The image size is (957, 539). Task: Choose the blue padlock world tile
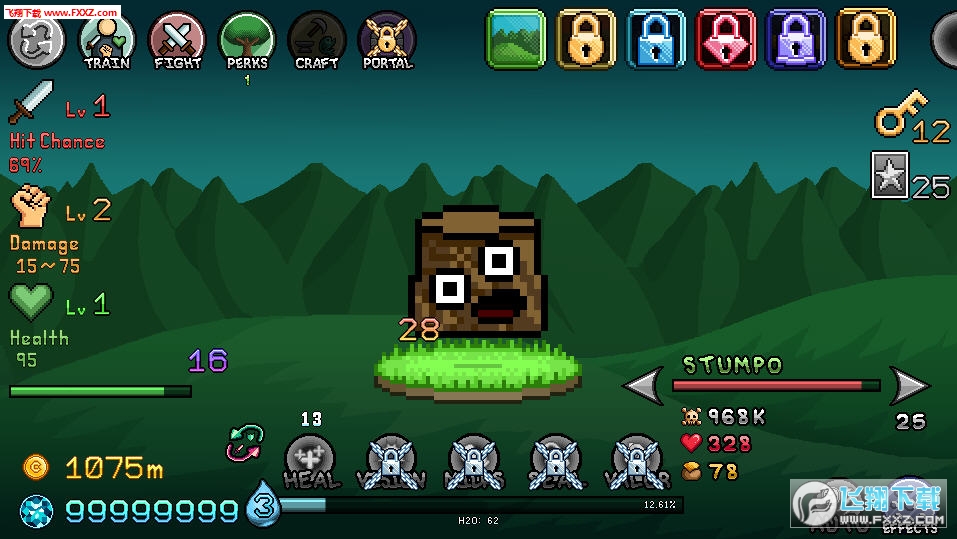(656, 40)
